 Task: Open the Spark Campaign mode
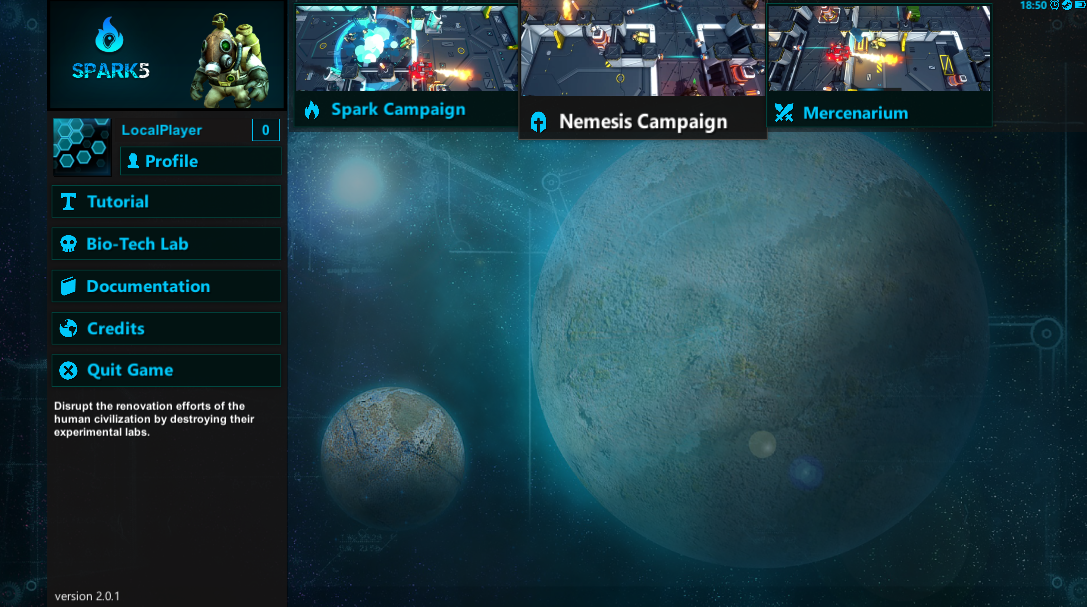click(x=406, y=65)
